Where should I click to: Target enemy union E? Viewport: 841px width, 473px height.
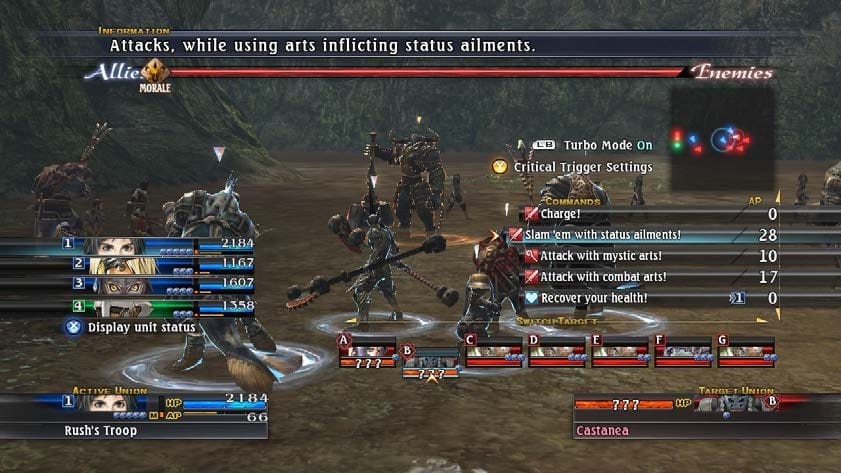[x=621, y=353]
